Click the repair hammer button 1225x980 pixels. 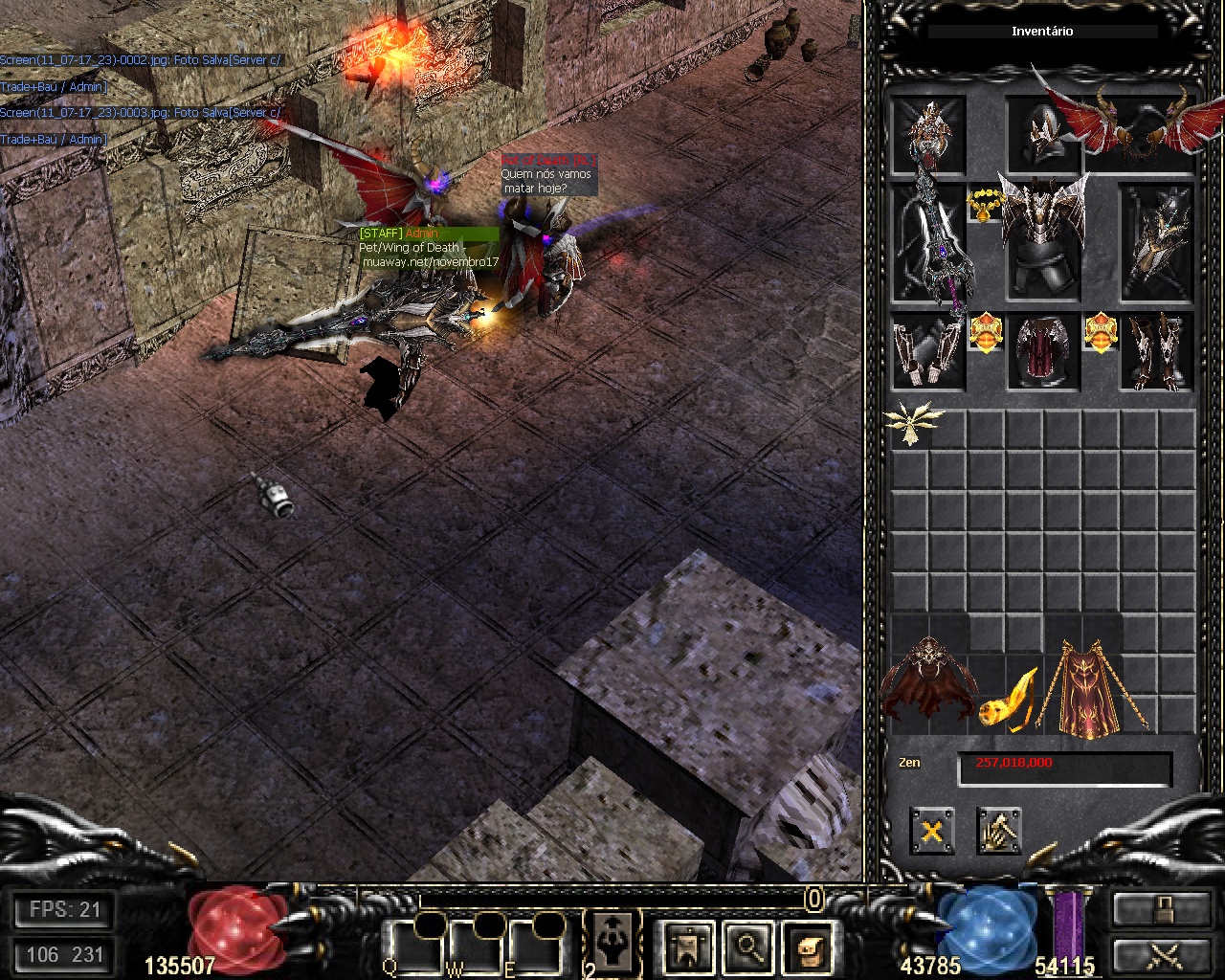(999, 831)
